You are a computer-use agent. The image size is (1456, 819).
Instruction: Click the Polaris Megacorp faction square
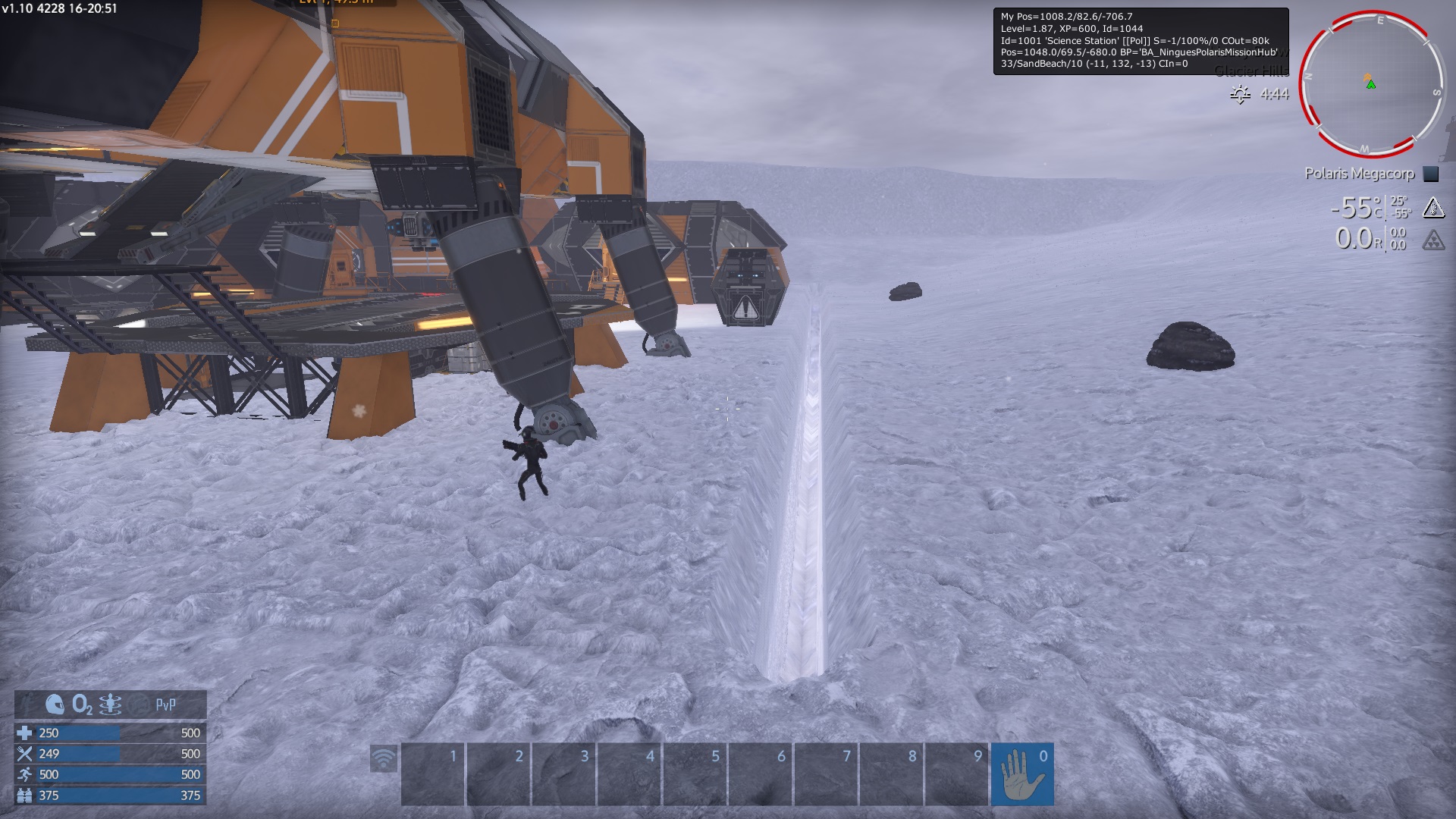tap(1430, 174)
